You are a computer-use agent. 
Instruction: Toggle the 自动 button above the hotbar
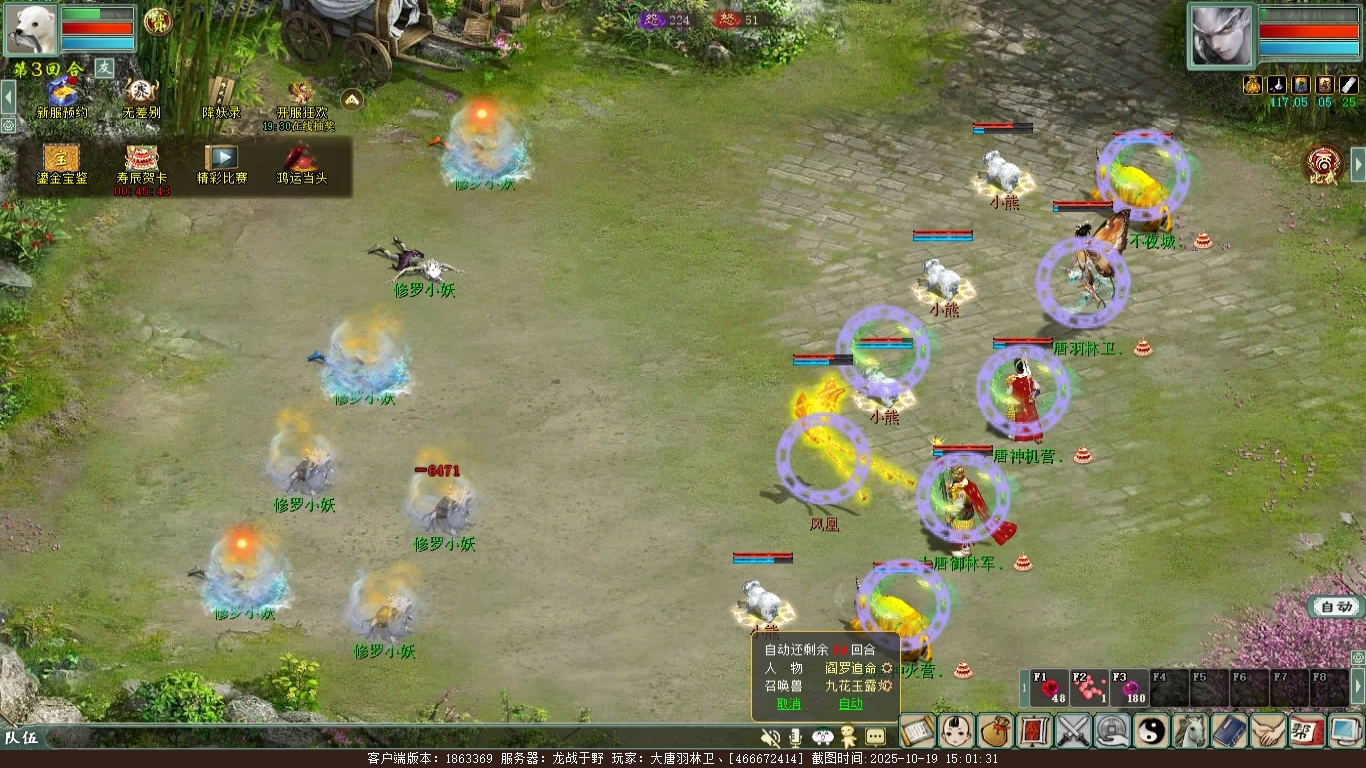tap(1336, 607)
